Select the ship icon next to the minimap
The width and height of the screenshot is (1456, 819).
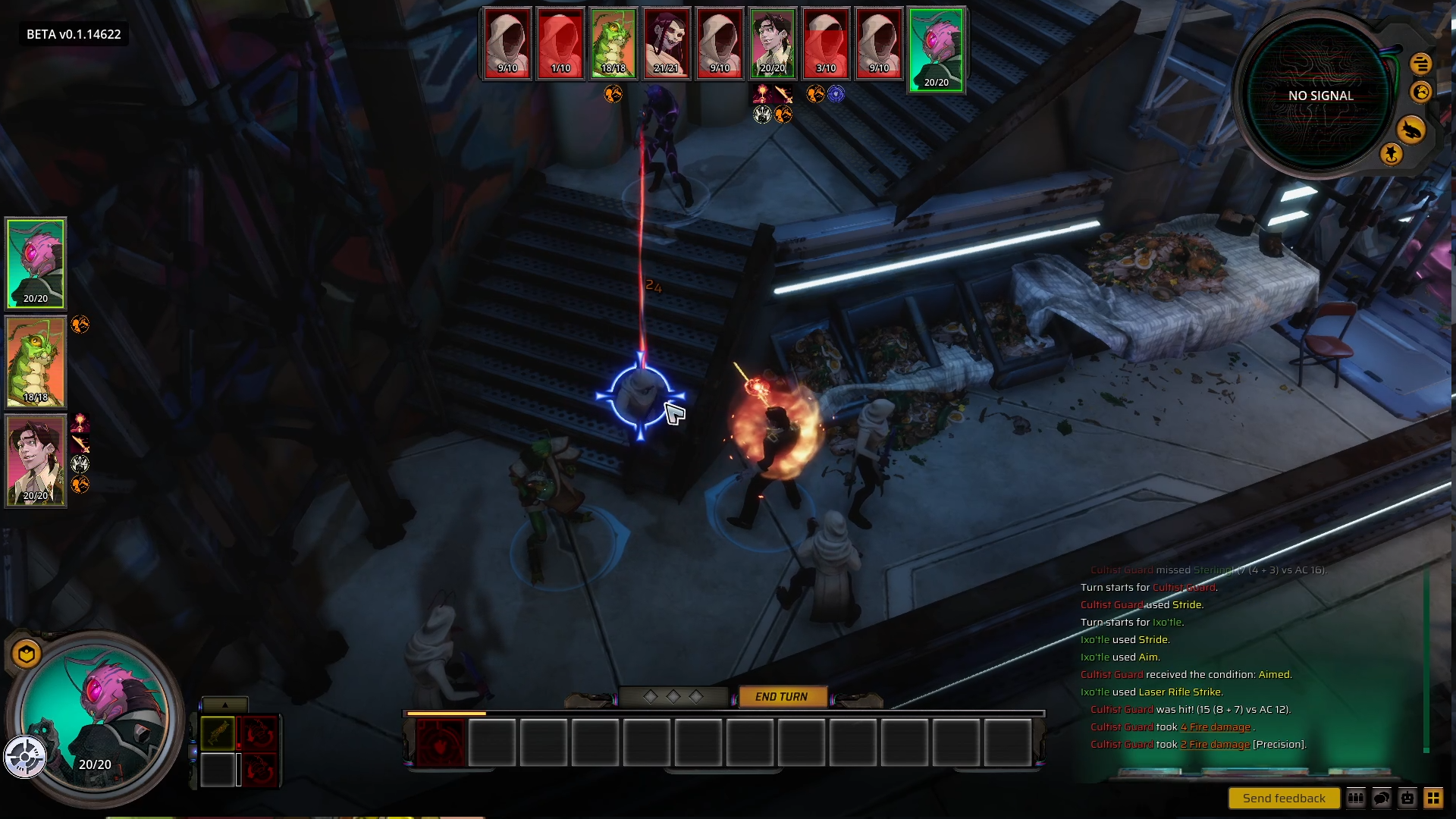click(x=1411, y=130)
